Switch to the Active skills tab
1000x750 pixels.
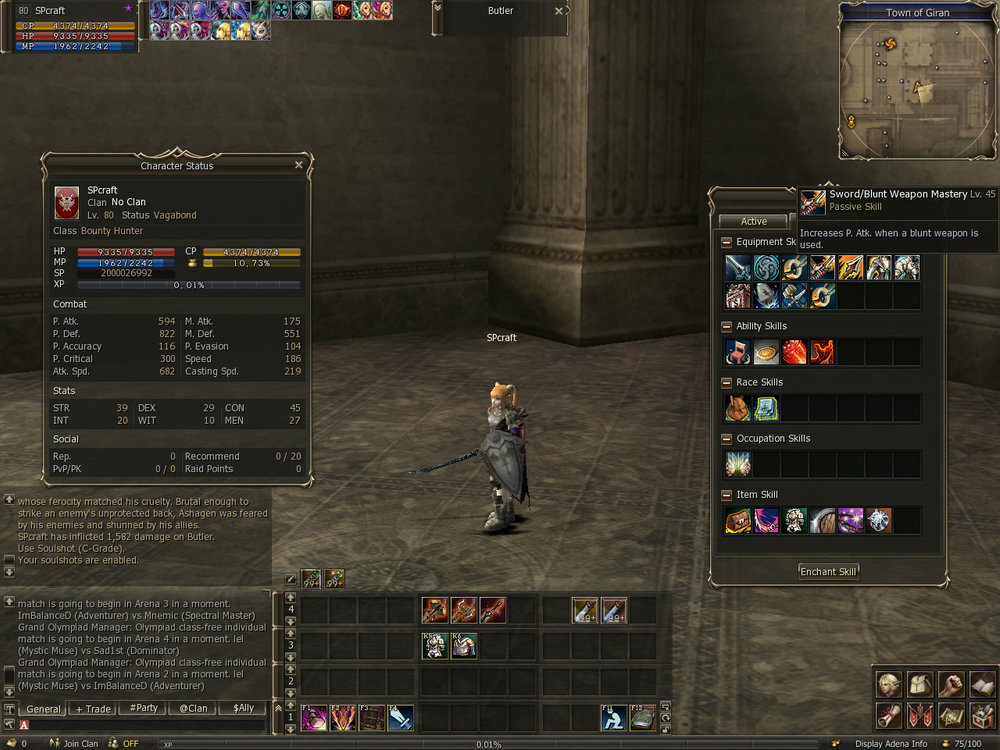[x=754, y=221]
